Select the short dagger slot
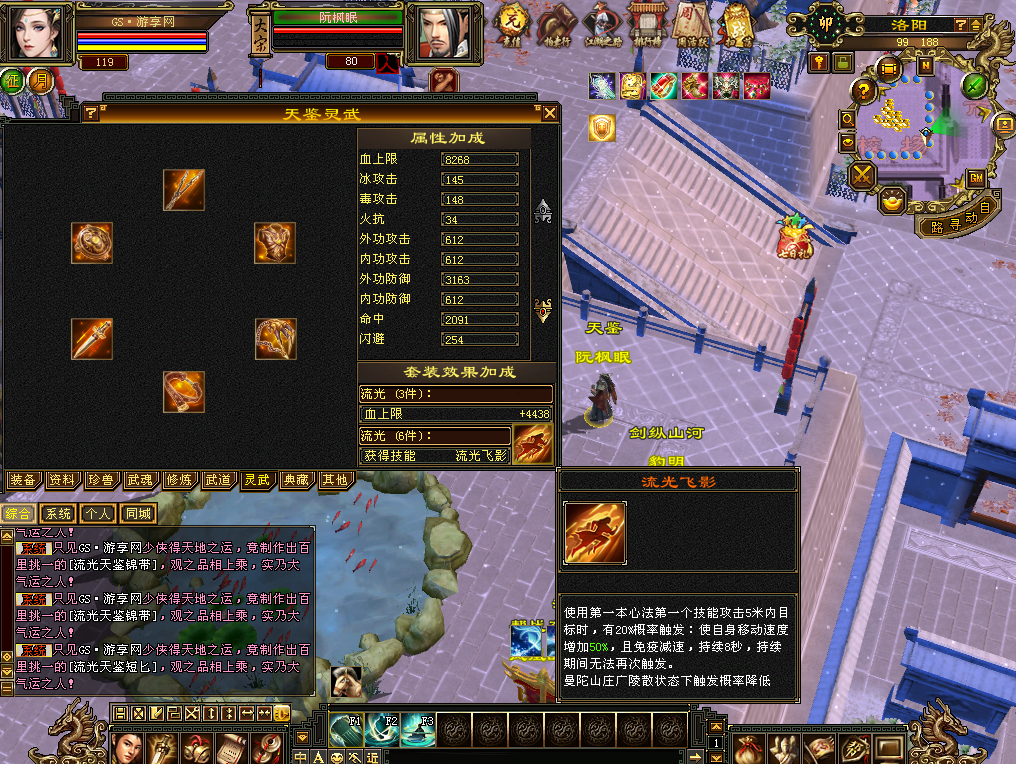The height and width of the screenshot is (764, 1016). coord(92,338)
